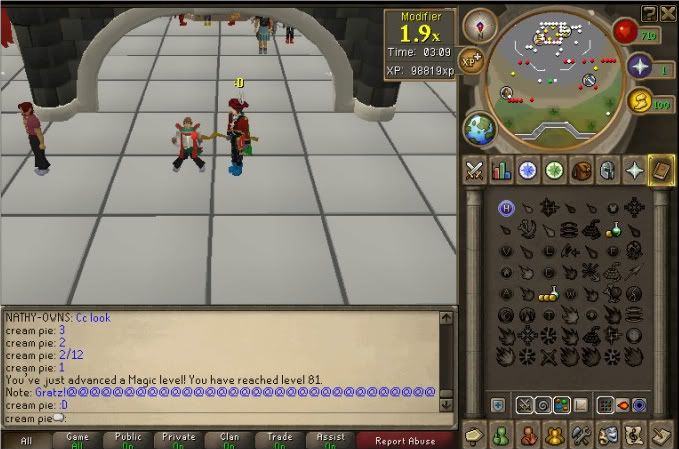679x449 pixels.
Task: Switch to the All chat filter
Action: (27, 440)
